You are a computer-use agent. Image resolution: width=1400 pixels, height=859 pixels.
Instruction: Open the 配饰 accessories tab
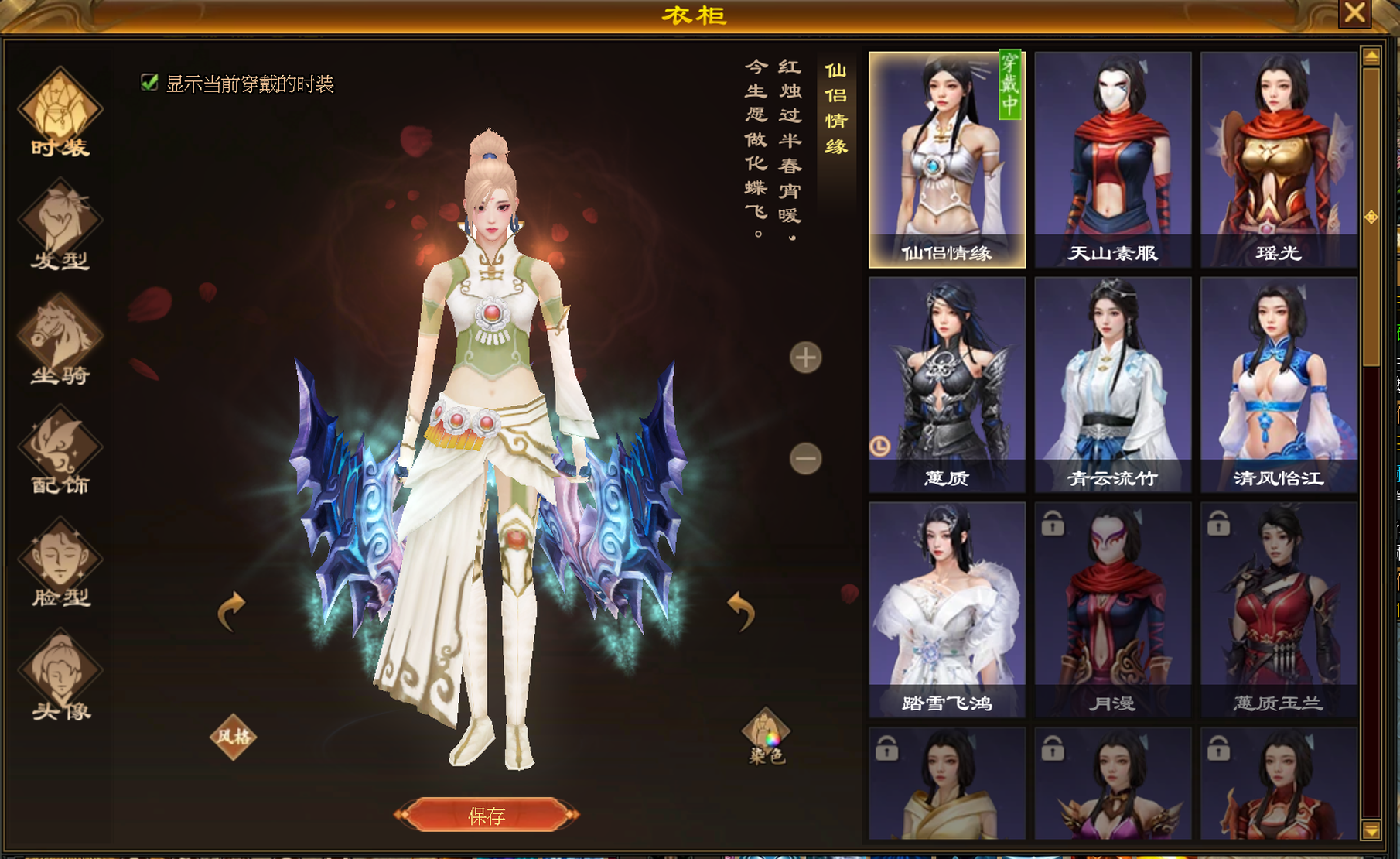pos(60,453)
